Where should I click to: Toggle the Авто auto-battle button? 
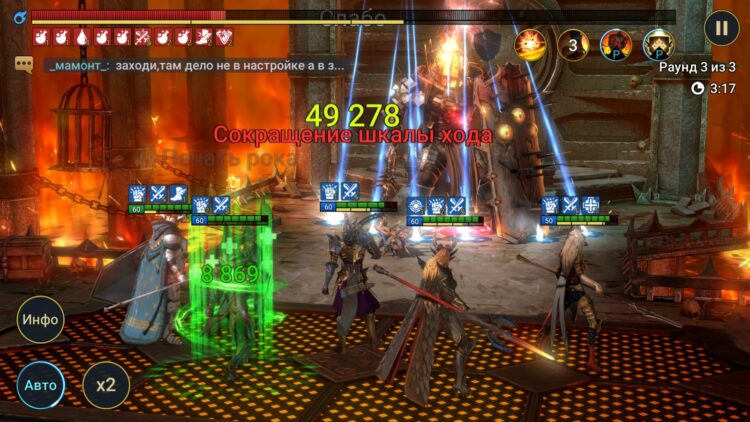coord(41,385)
